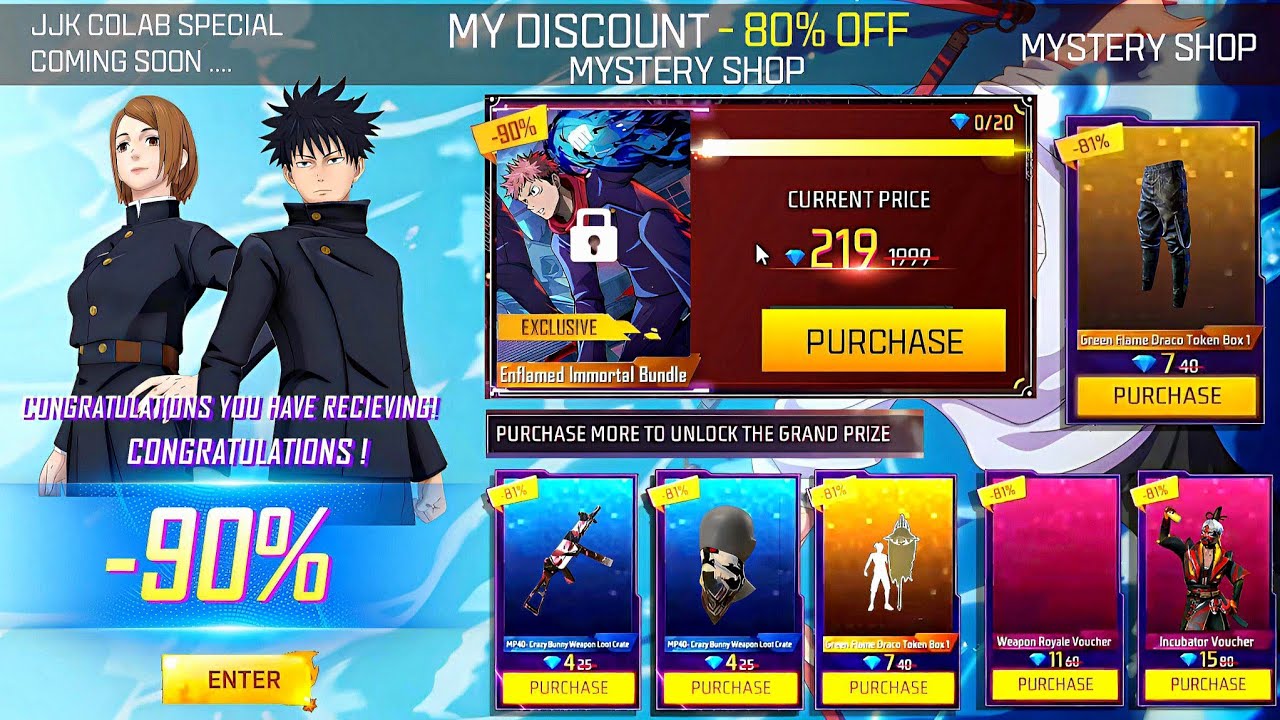The width and height of the screenshot is (1280, 720).
Task: Select the locked Enflamed Immortal Bundle artwork
Action: [593, 240]
